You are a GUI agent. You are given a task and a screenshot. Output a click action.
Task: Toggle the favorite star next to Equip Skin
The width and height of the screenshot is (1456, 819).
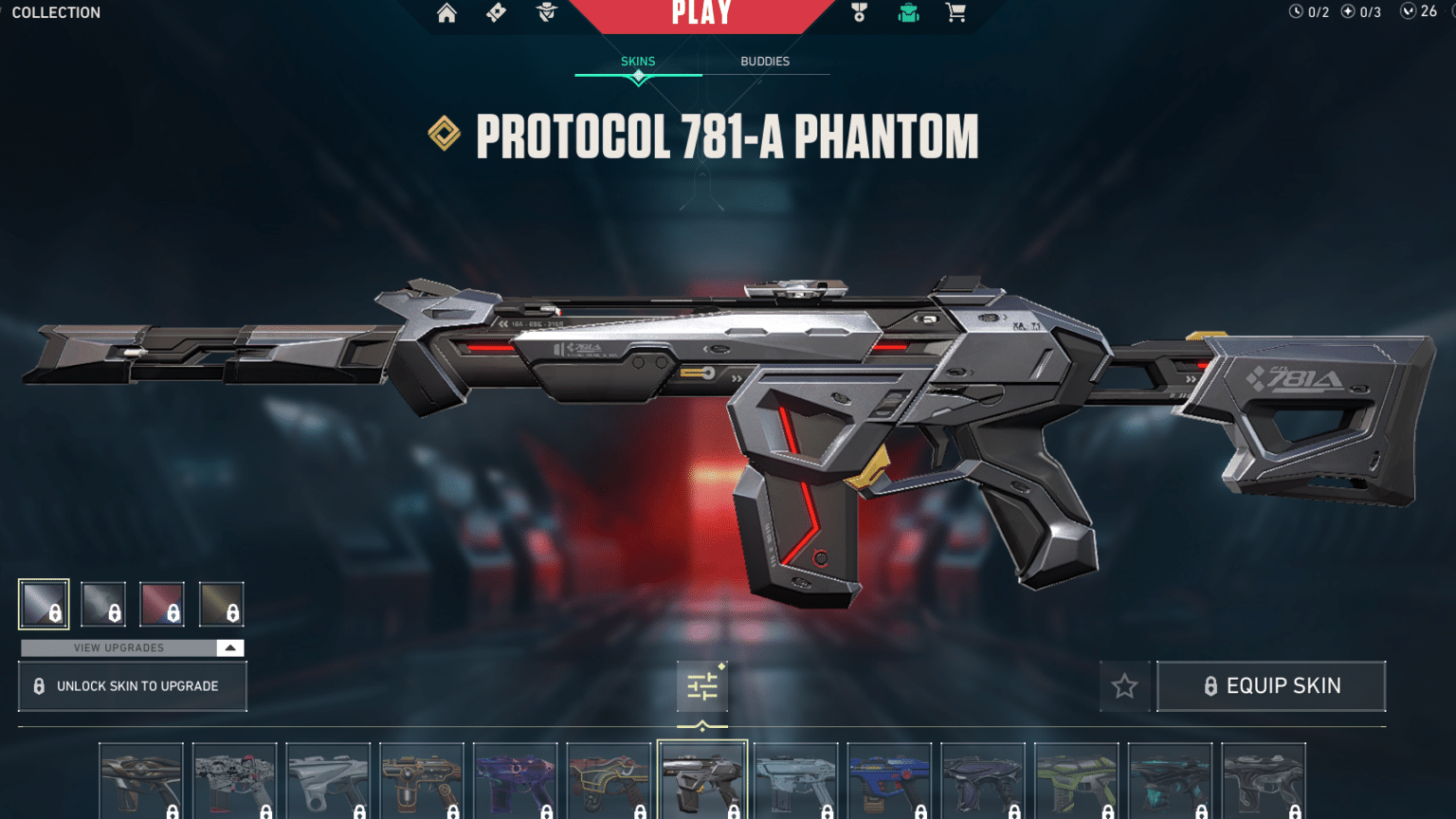pos(1124,686)
